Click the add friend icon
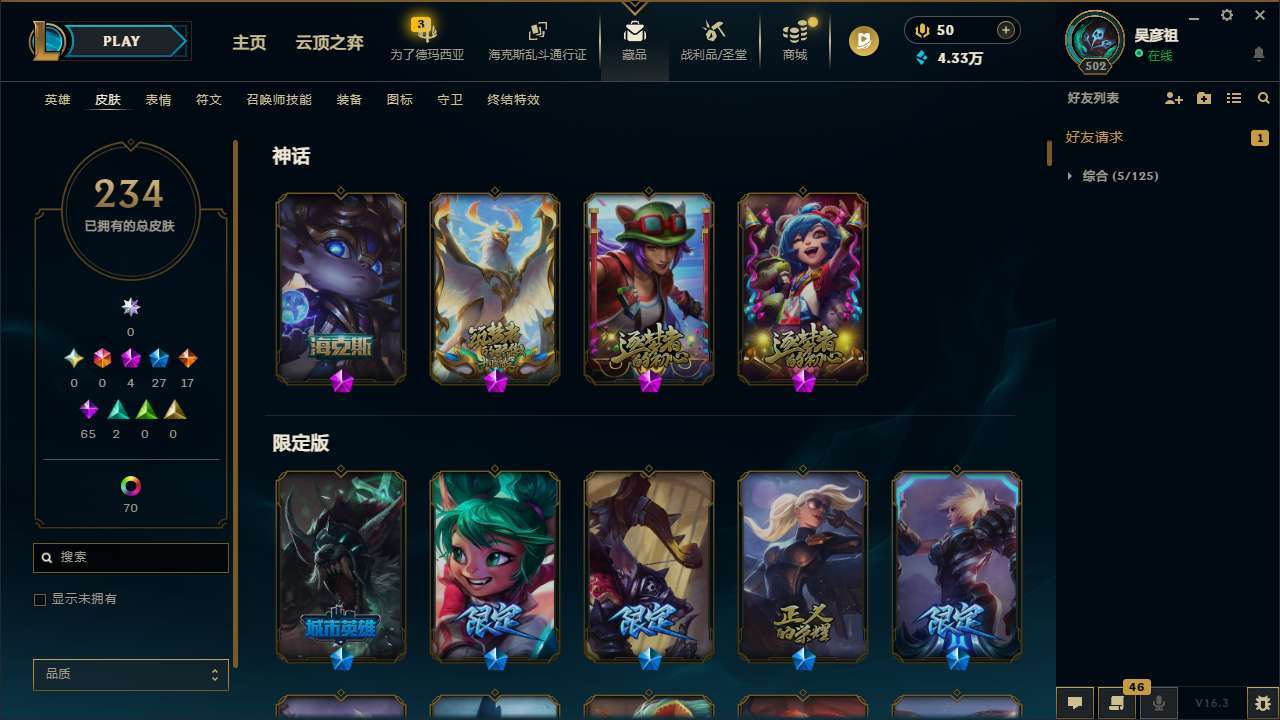This screenshot has height=720, width=1280. 1172,98
